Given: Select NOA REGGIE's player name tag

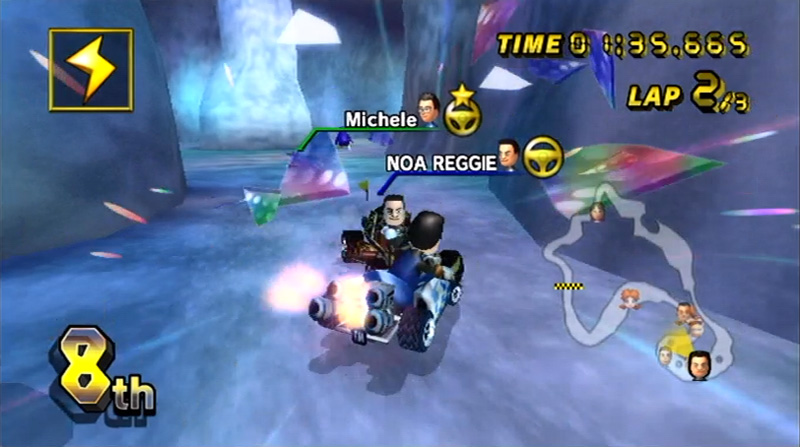Looking at the screenshot, I should pyautogui.click(x=441, y=163).
